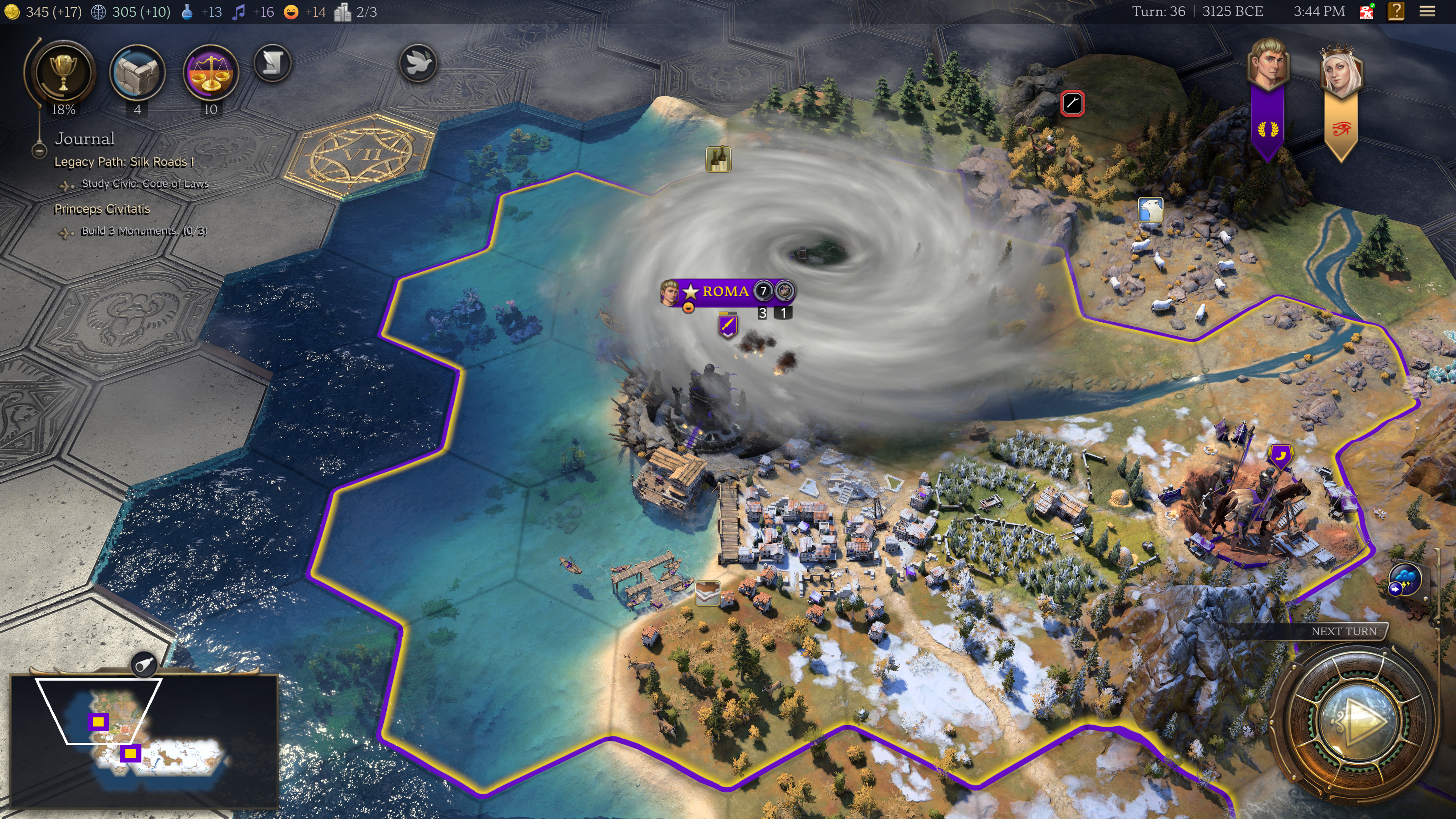Open the Civilopedia question mark help
This screenshot has width=1456, height=819.
click(1396, 11)
